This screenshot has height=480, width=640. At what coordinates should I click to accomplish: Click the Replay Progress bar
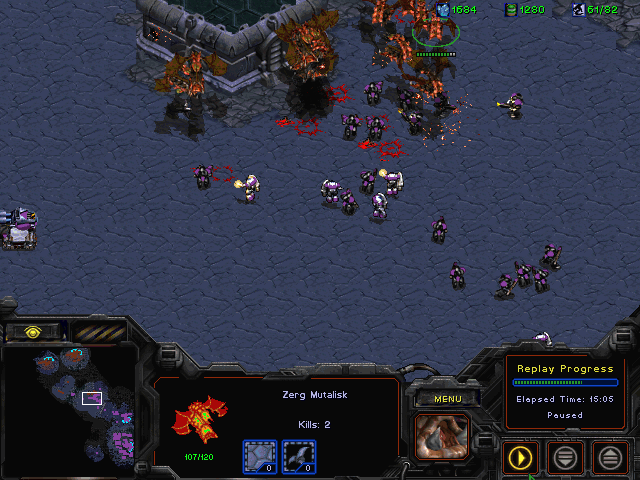[564, 382]
